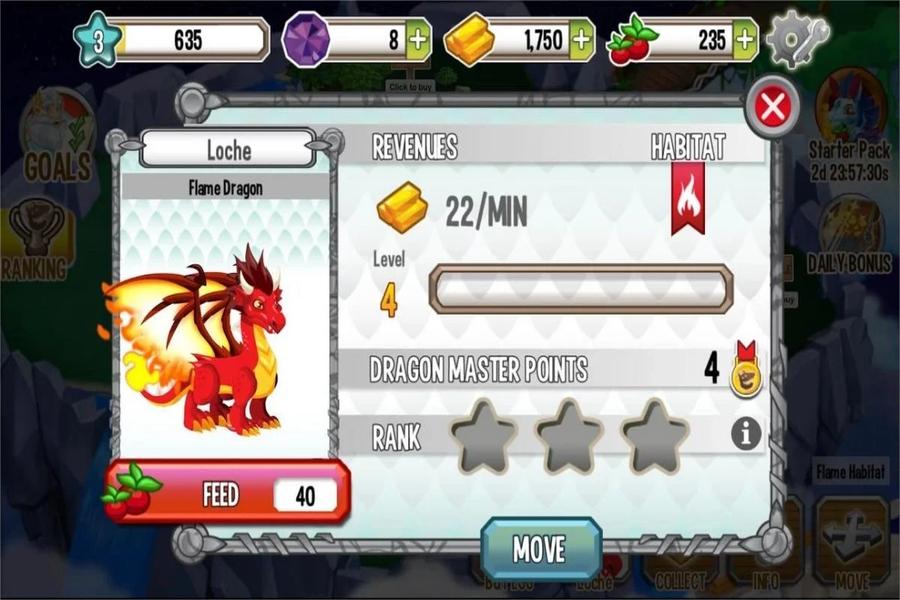Select the Flame habitat banner icon

point(688,196)
